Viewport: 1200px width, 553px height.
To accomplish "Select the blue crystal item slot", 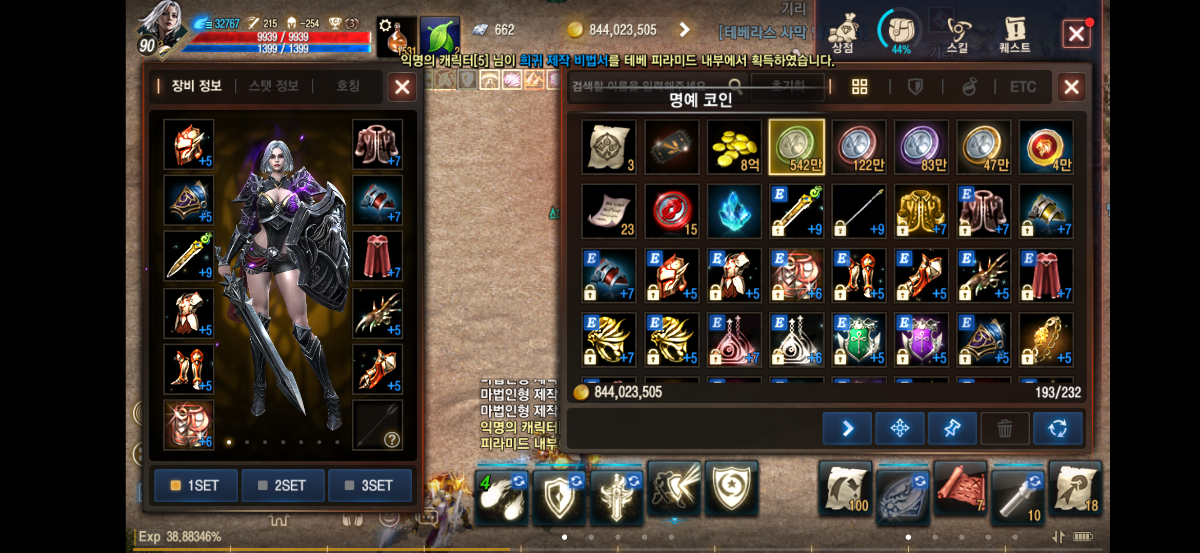I will tap(734, 211).
